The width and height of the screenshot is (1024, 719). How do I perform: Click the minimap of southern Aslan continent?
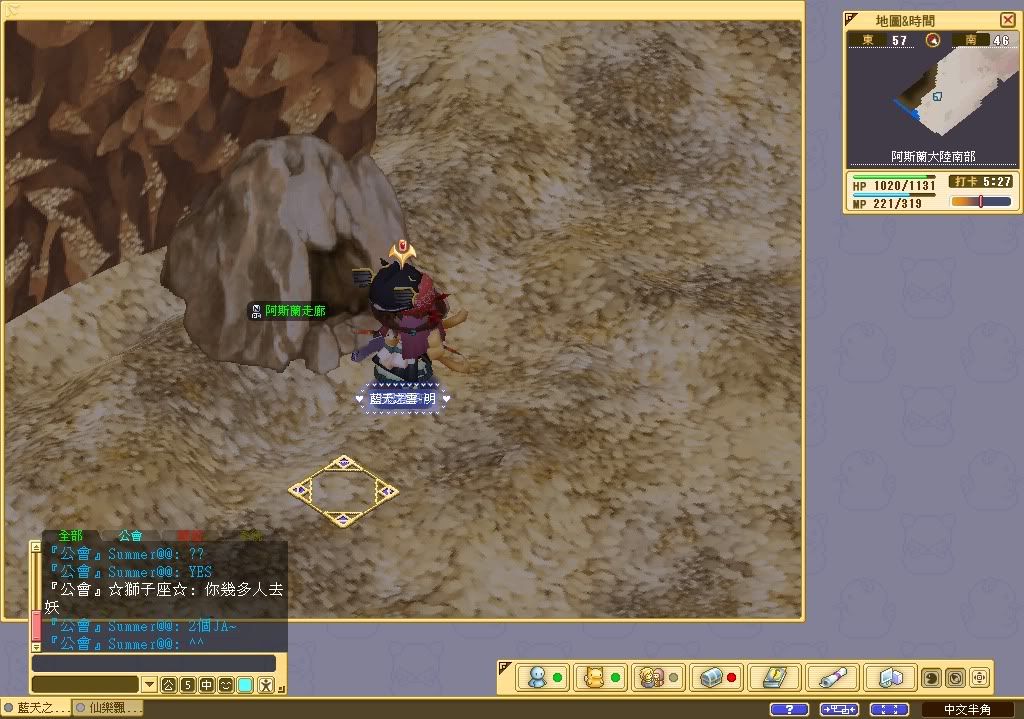point(931,98)
